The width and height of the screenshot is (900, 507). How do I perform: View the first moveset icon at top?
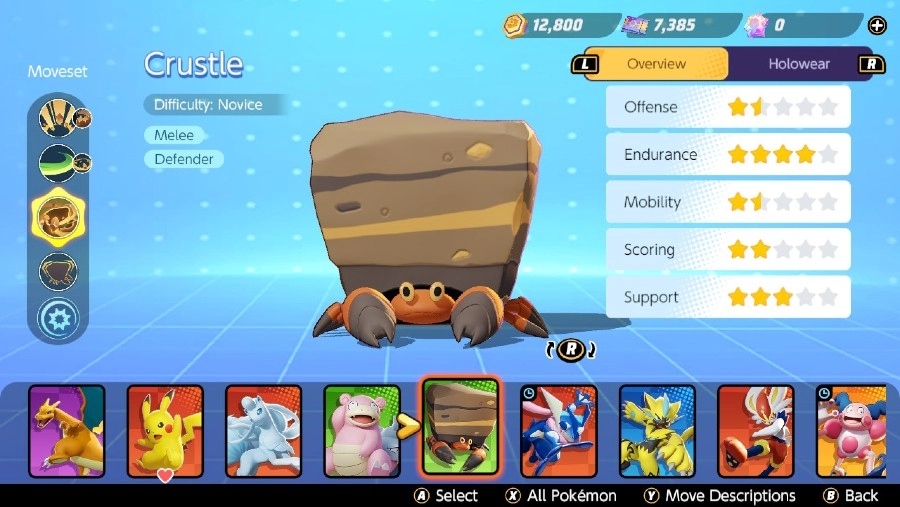pyautogui.click(x=57, y=118)
